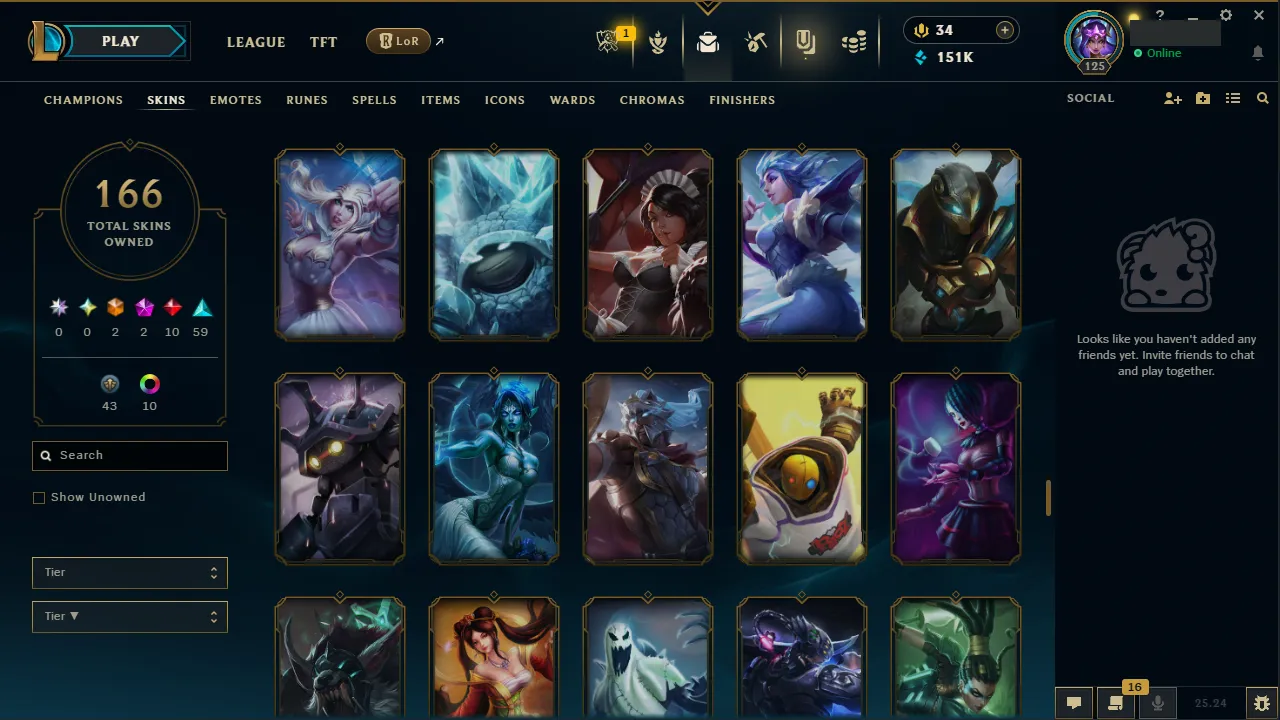Report a bug with the bug icon
Viewport: 1280px width, 720px height.
point(1261,703)
